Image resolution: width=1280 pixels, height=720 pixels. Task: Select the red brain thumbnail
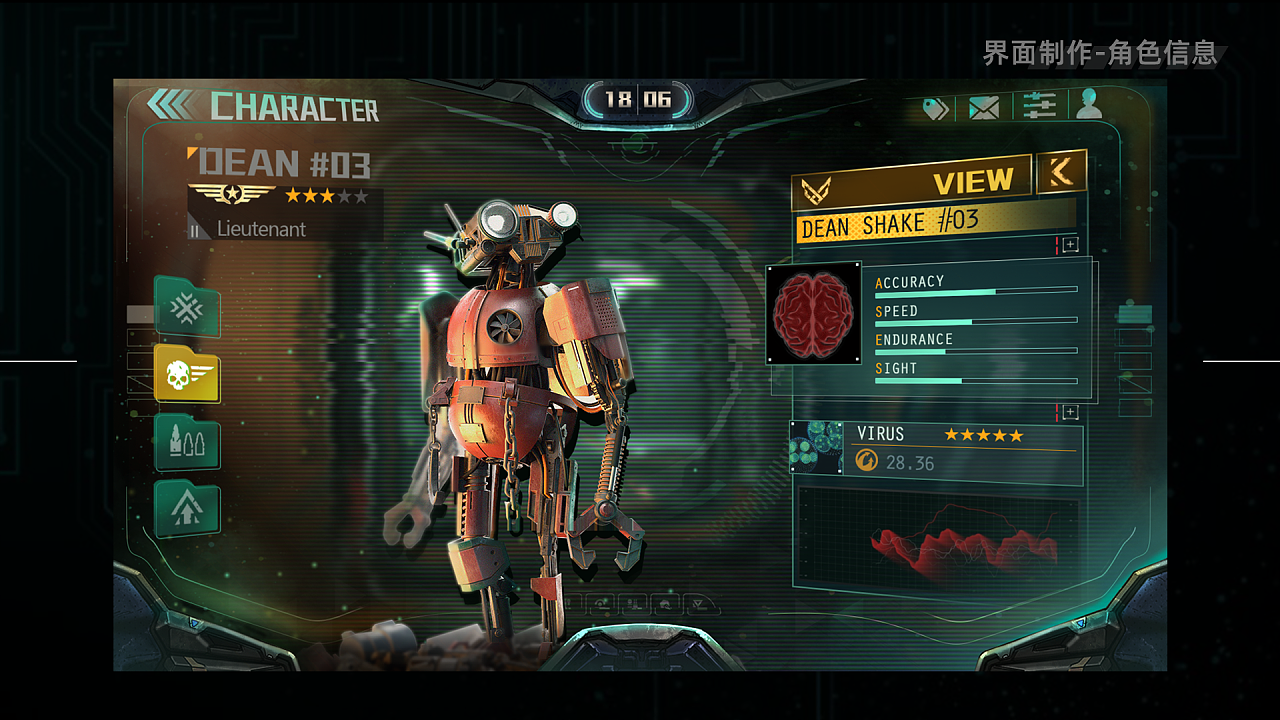pos(814,313)
